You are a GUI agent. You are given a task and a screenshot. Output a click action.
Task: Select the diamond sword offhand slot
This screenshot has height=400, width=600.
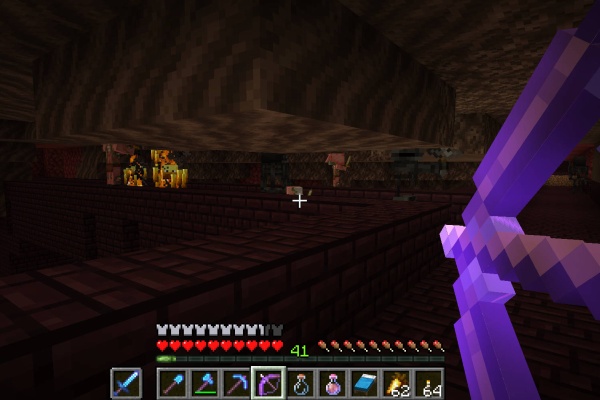click(x=126, y=384)
